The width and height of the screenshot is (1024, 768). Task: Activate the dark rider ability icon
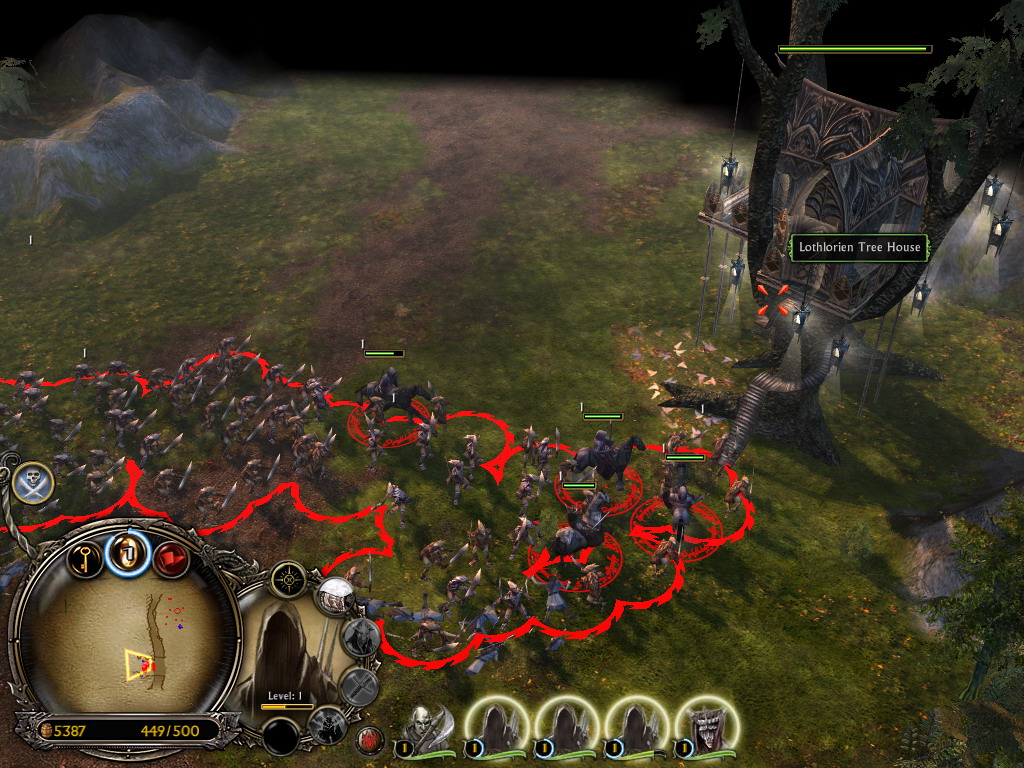(x=326, y=724)
